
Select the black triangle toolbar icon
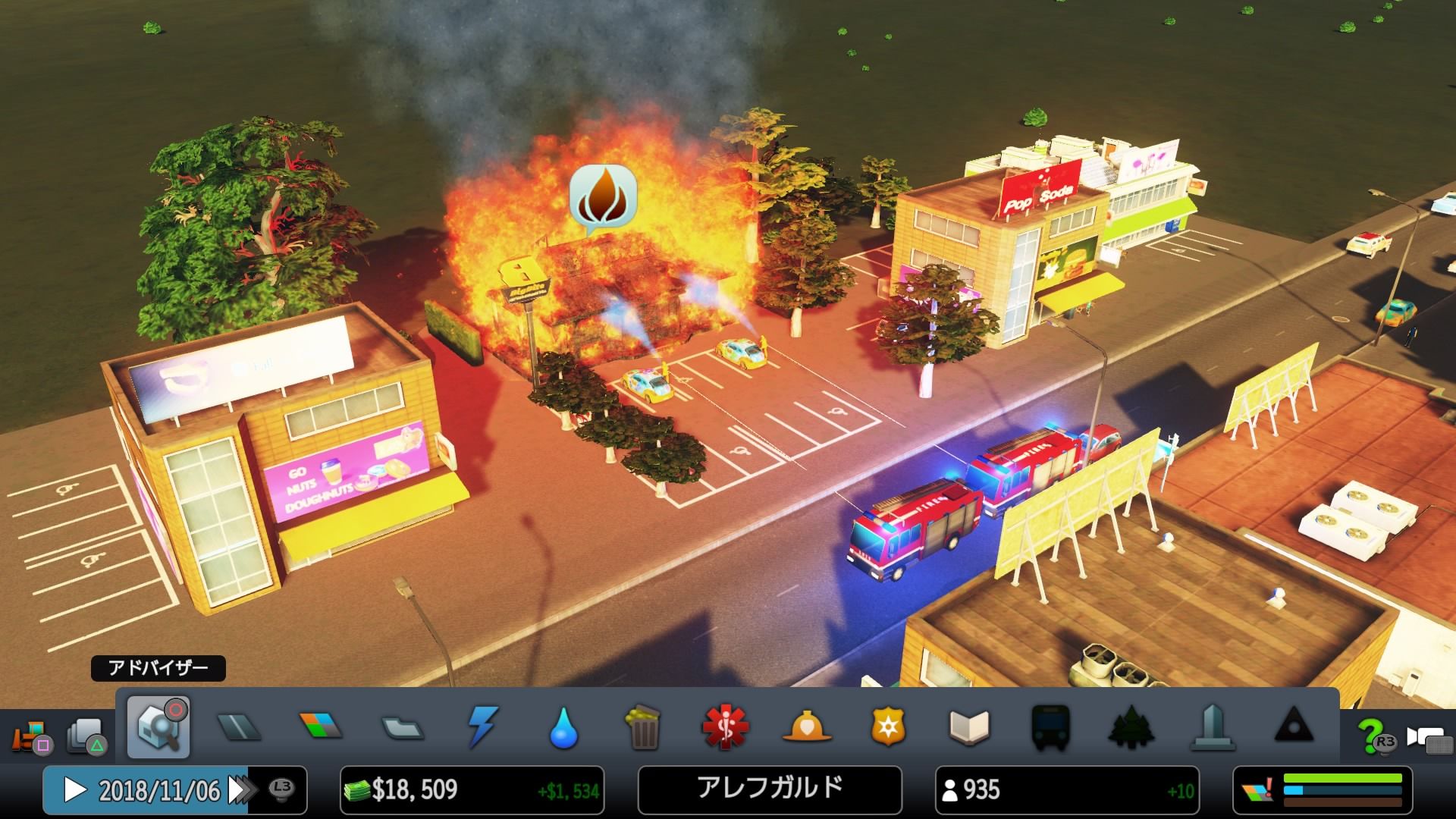tap(1294, 728)
